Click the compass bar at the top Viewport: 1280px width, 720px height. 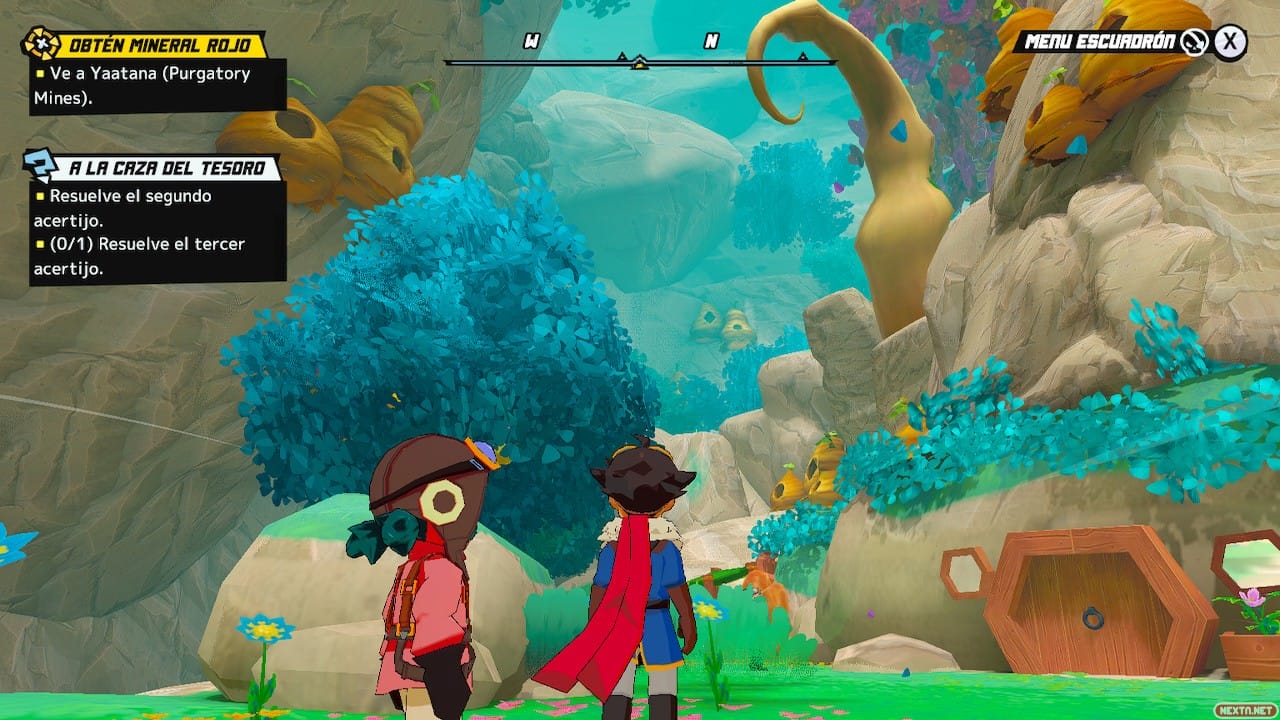640,62
